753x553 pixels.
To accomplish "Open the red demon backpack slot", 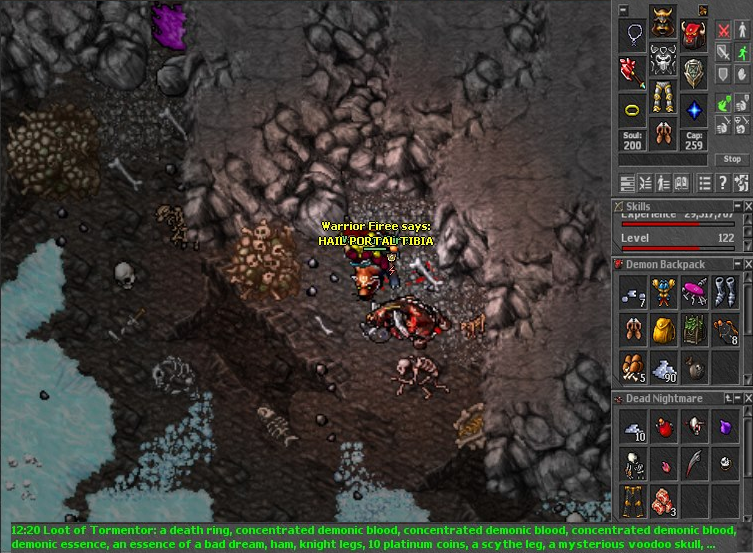I will 693,36.
